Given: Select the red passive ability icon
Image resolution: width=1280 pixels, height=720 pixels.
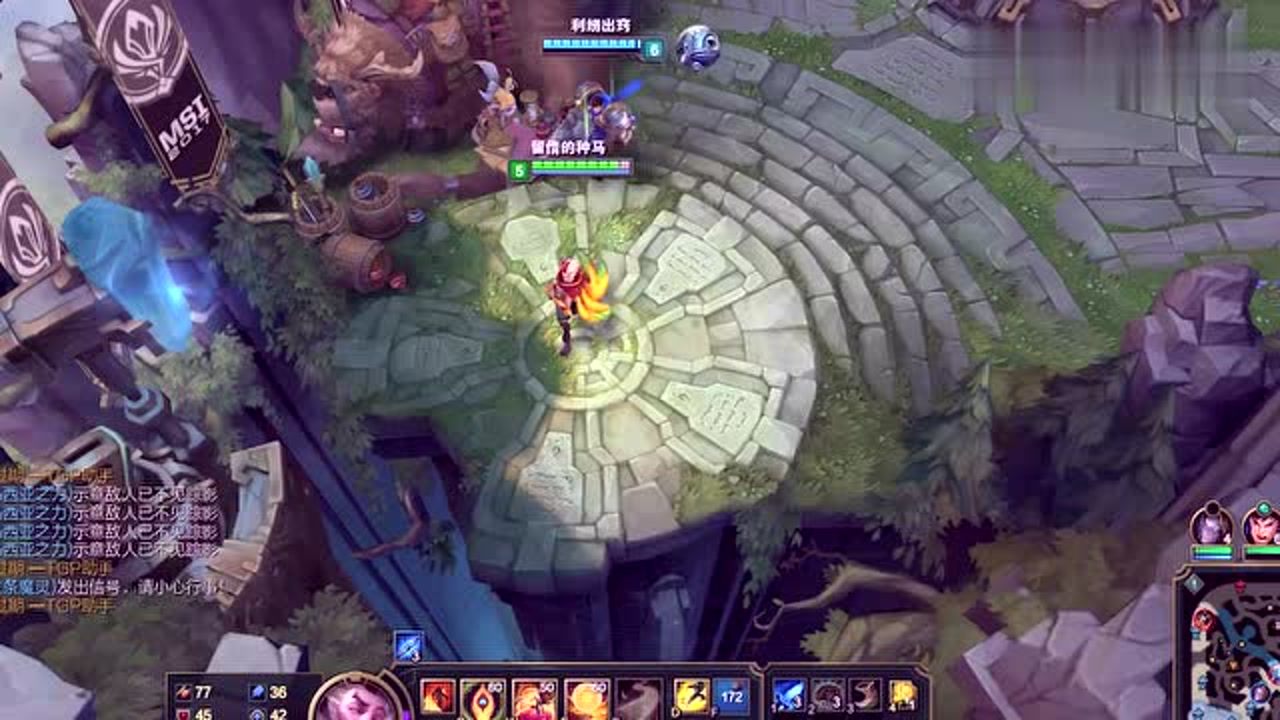Looking at the screenshot, I should pos(438,697).
